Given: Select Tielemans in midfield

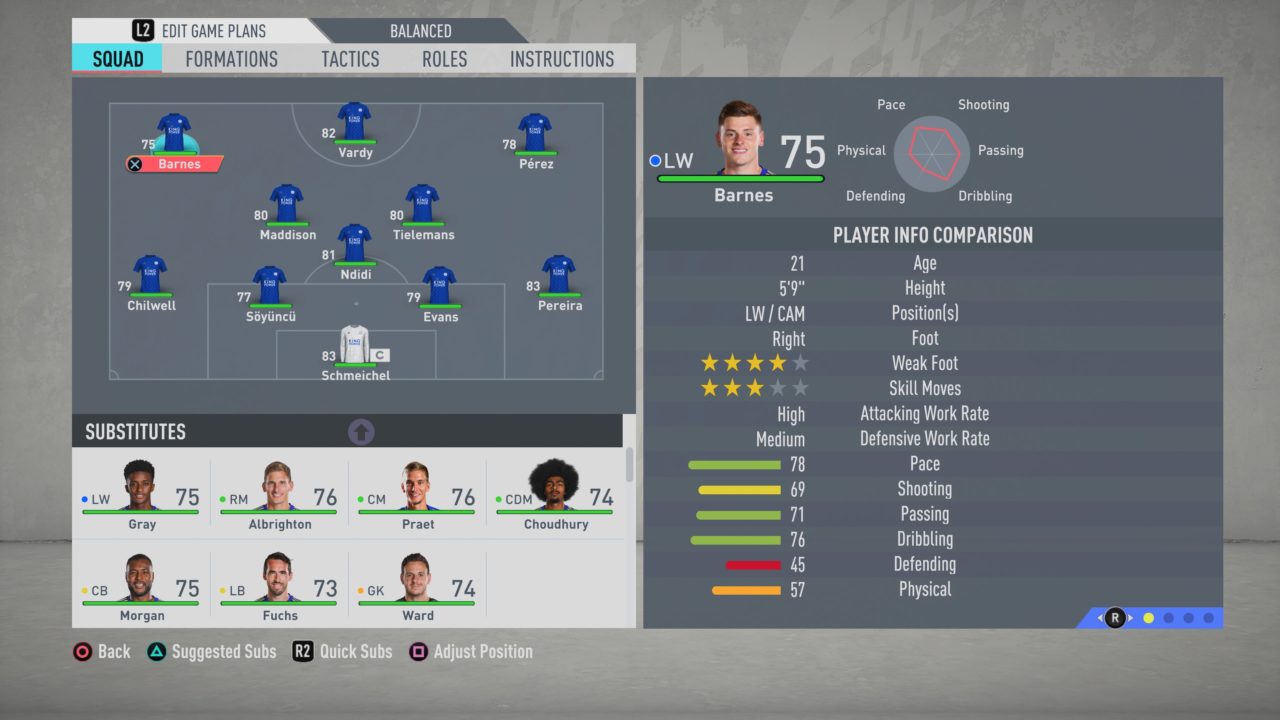Looking at the screenshot, I should point(422,206).
